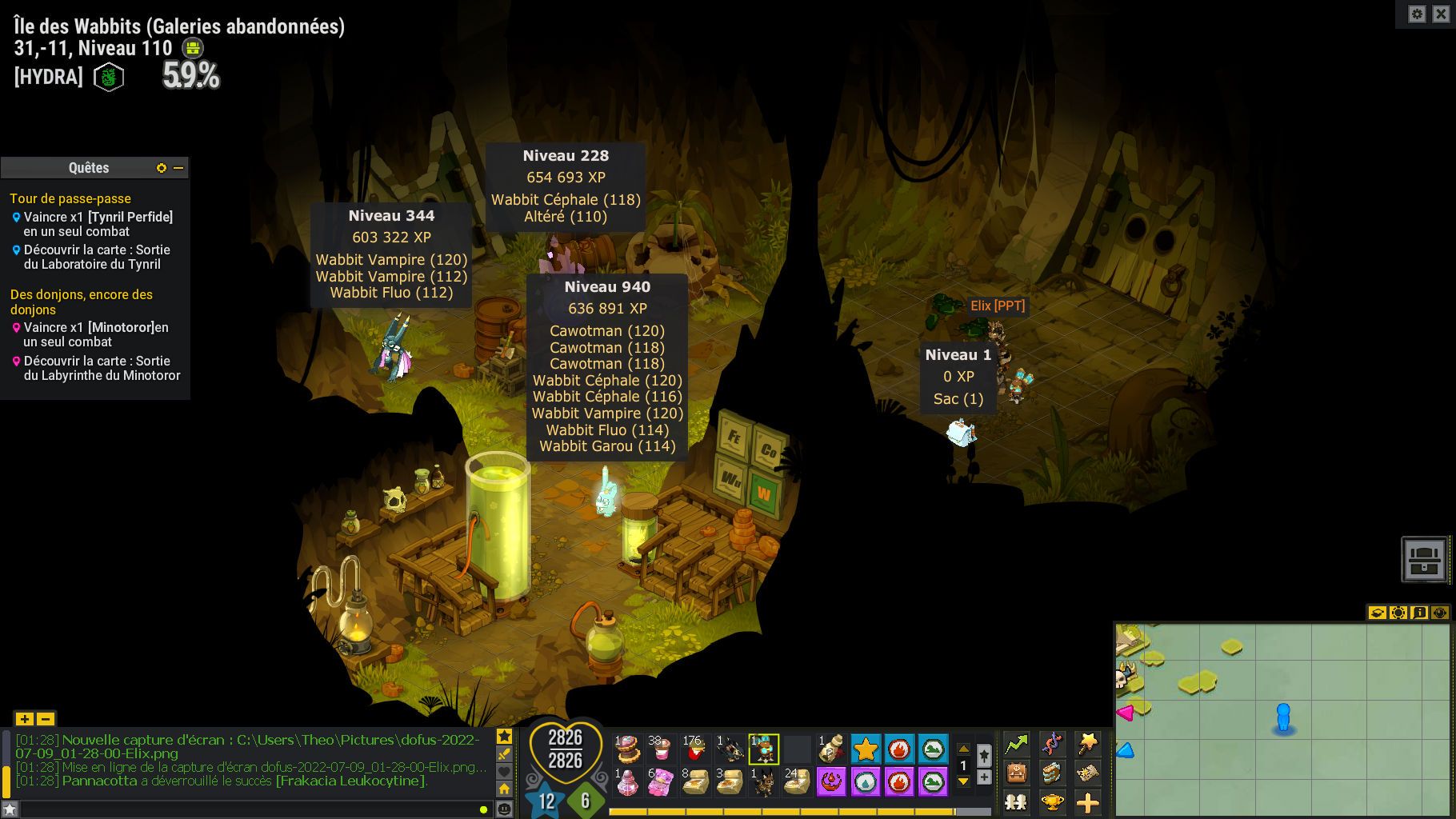Screen dimensions: 1456x819
Task: Open the chat emote smiley button
Action: click(504, 809)
